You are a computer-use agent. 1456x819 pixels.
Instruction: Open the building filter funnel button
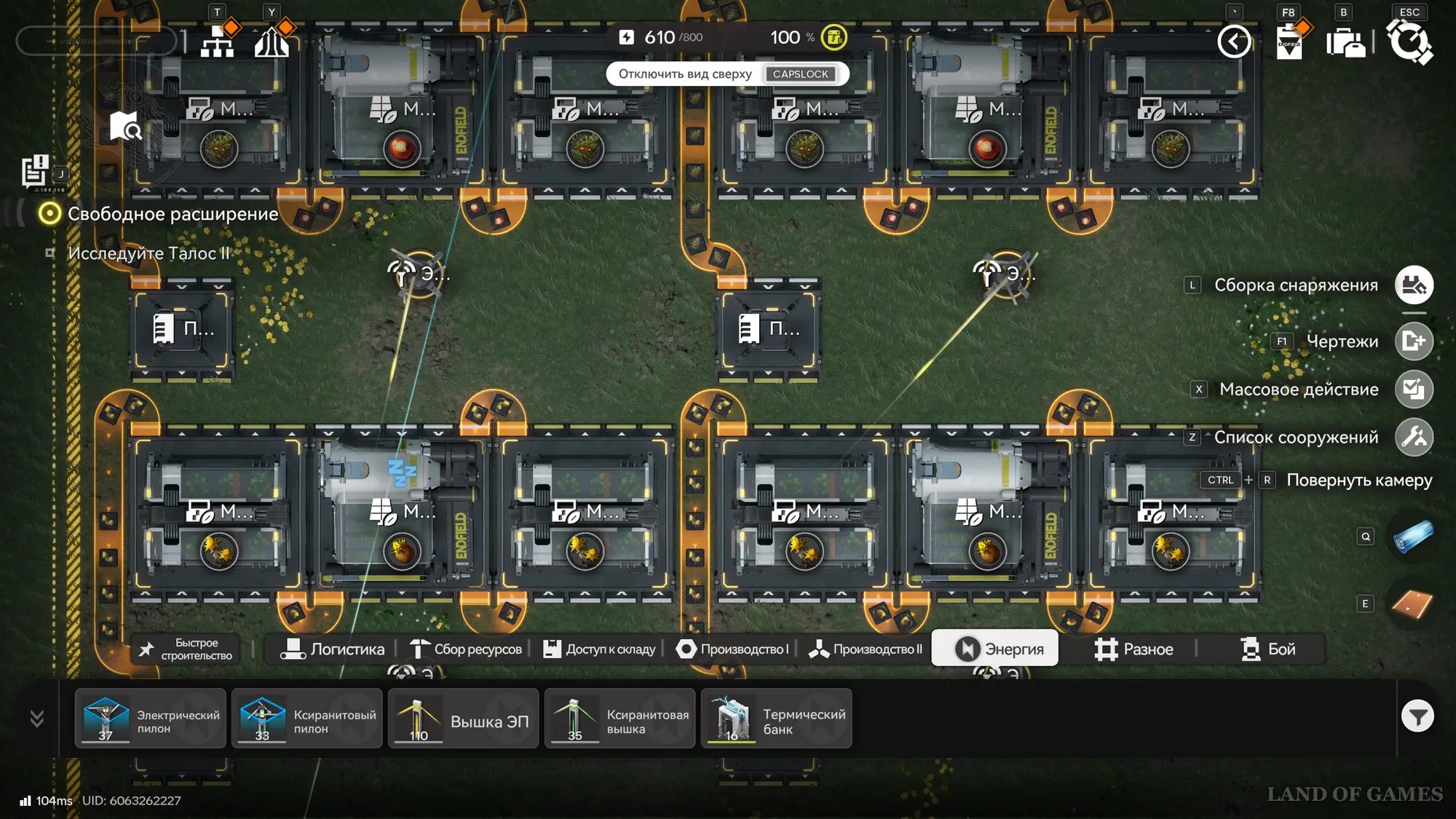point(1417,717)
